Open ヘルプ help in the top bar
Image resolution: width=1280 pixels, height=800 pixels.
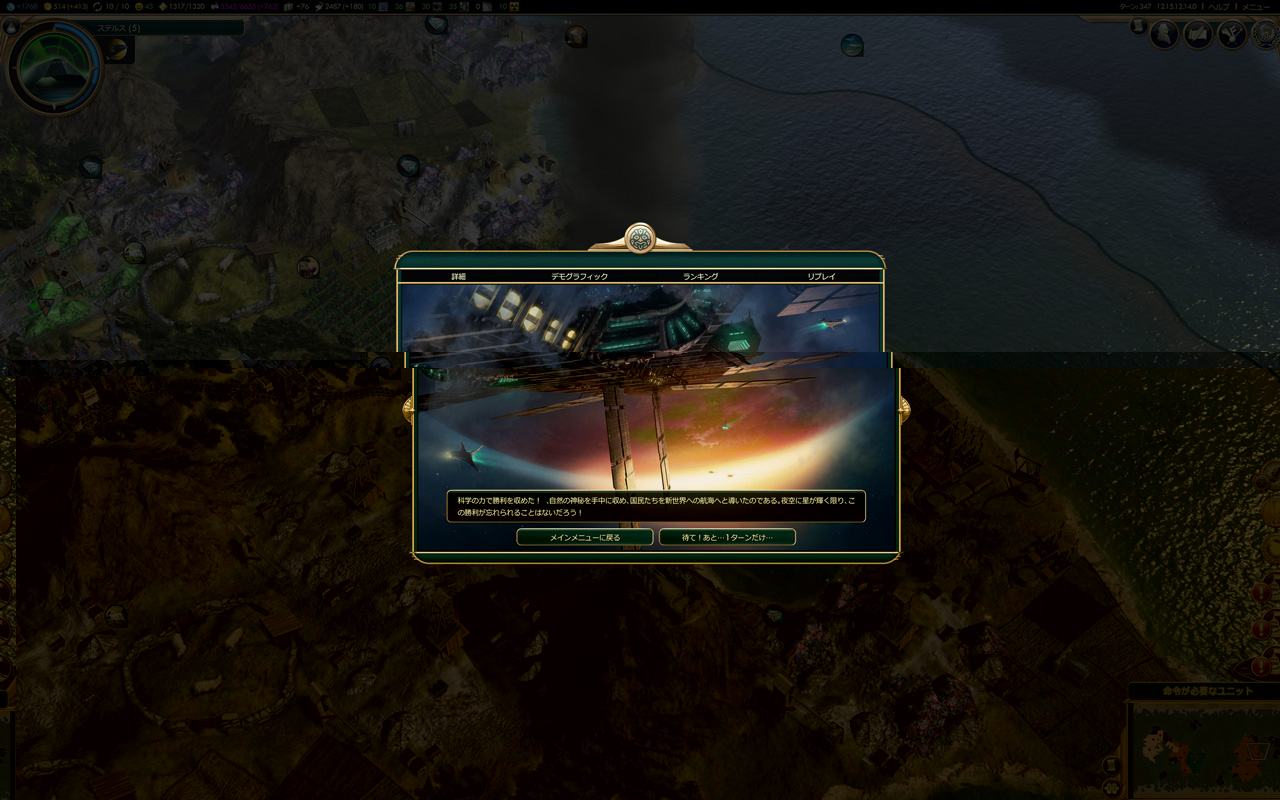1219,7
